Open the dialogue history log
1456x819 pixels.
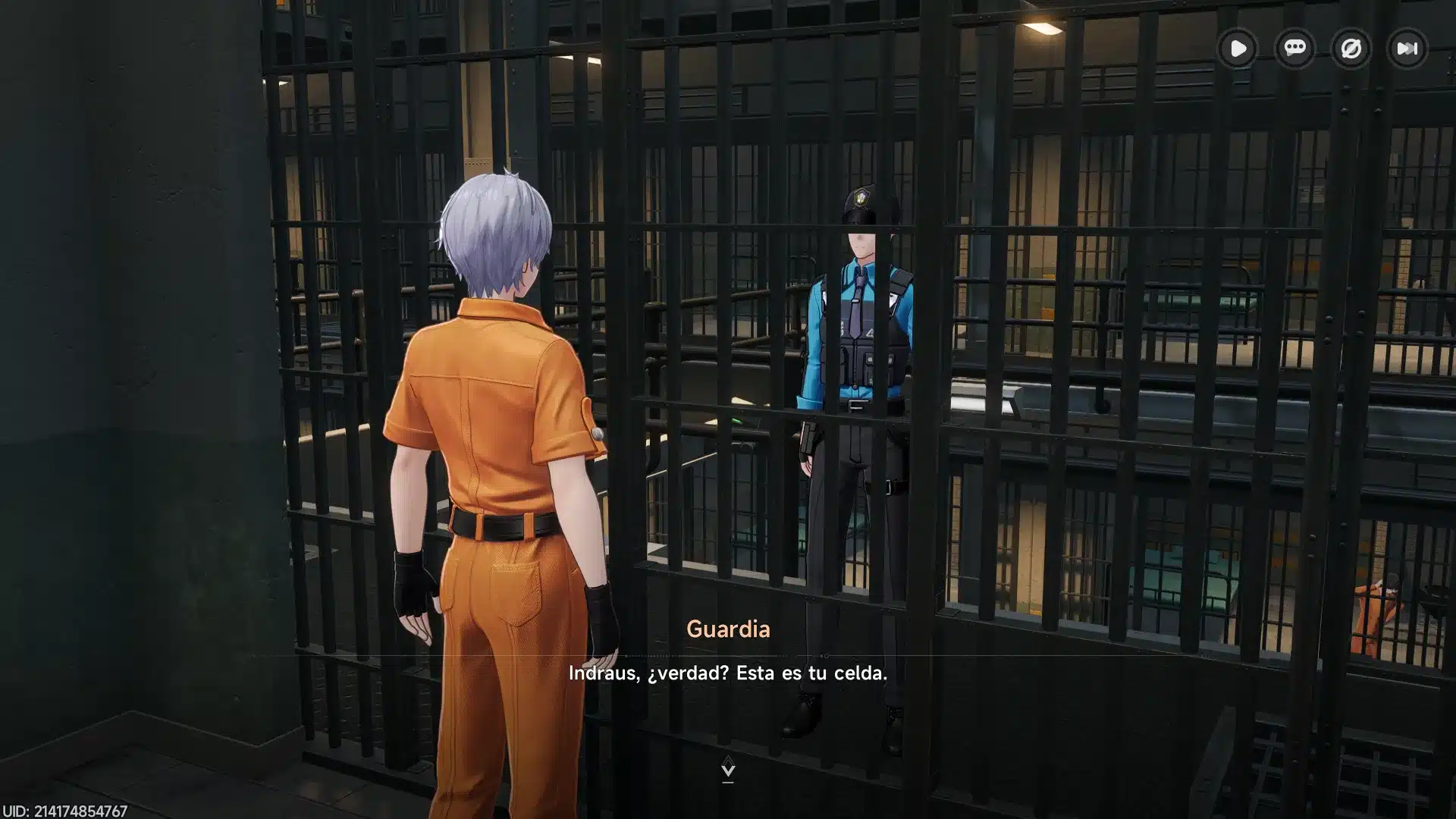click(1294, 49)
